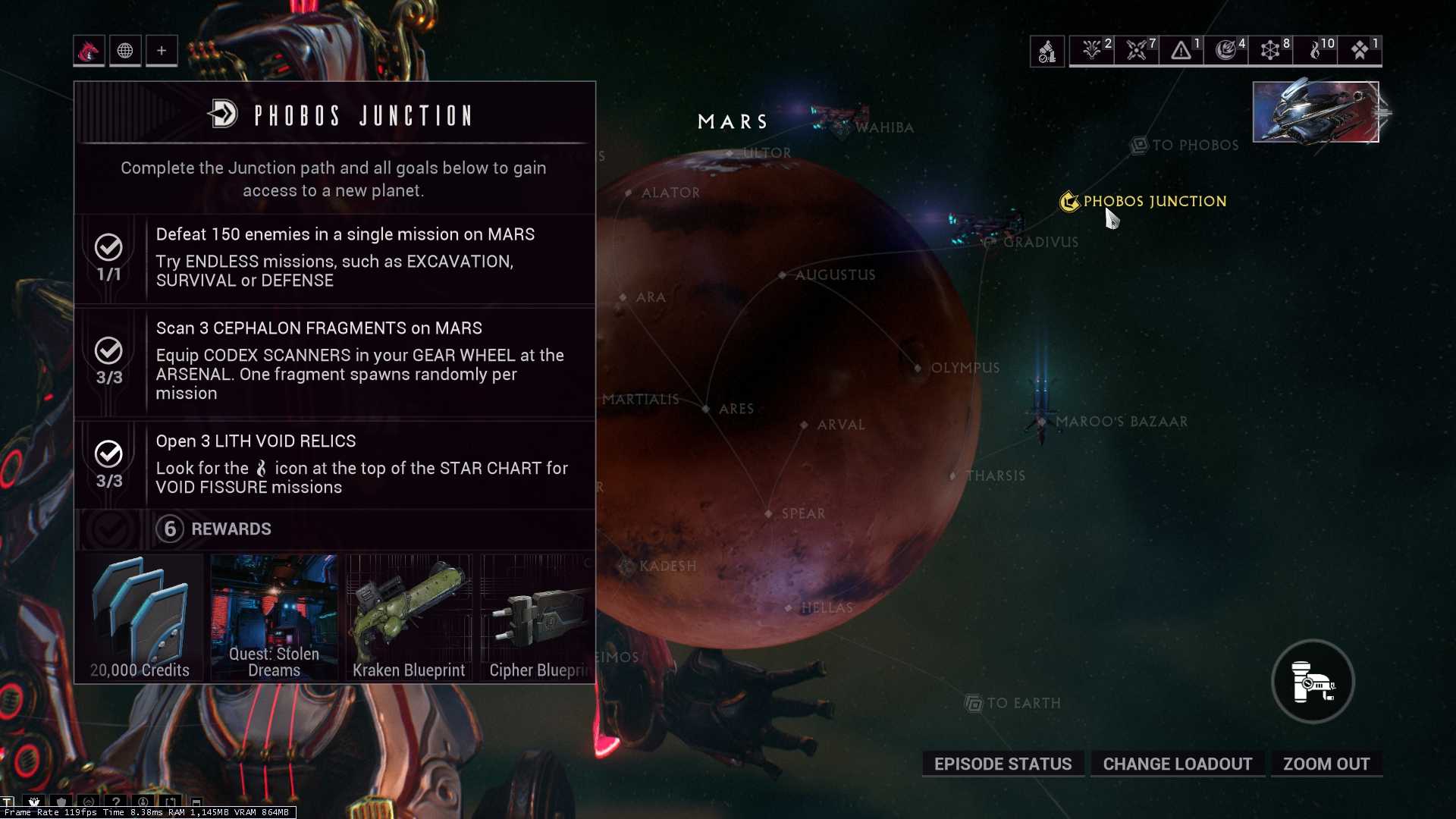Click the syndicate diamonds icon showing 1

(1359, 50)
